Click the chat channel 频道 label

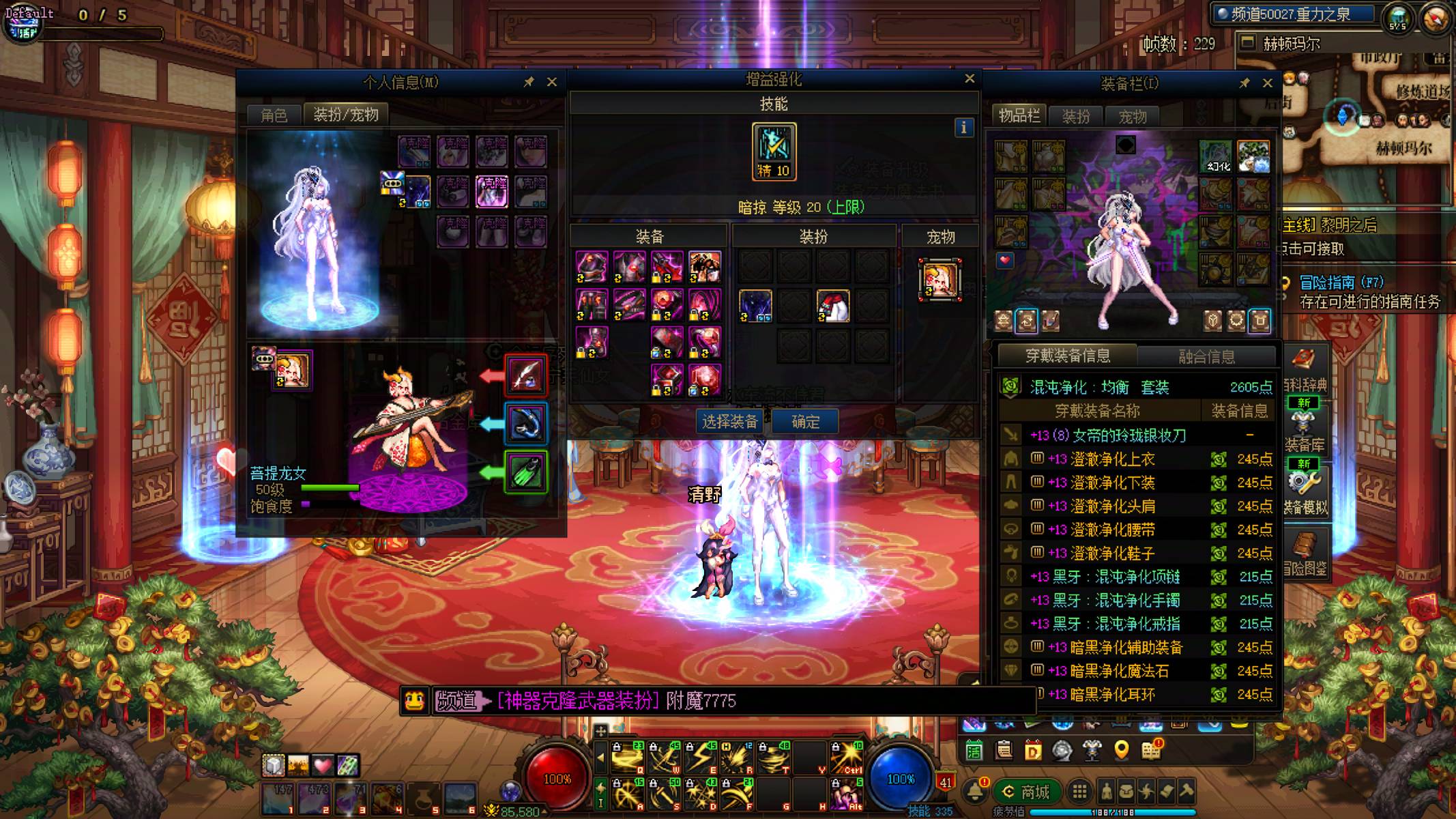click(456, 701)
